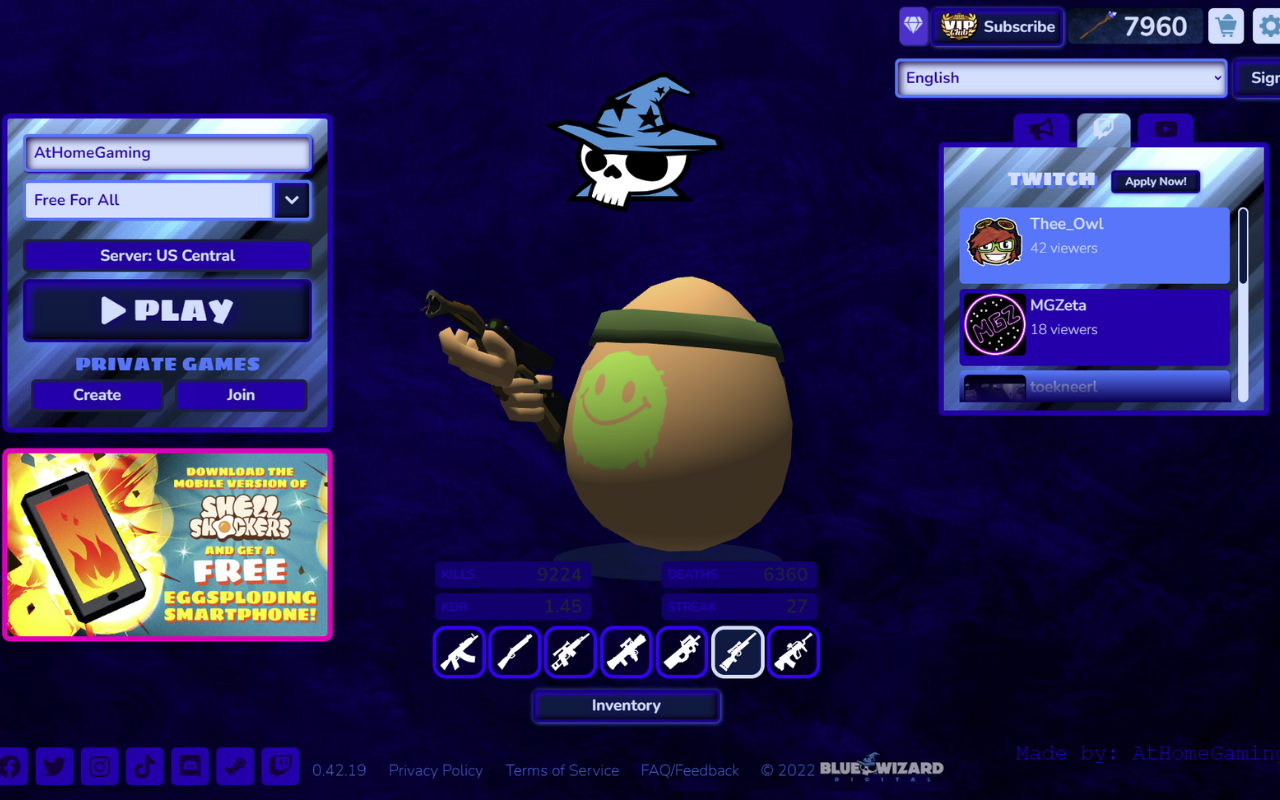Switch to the YouTube tab
The height and width of the screenshot is (800, 1280).
[1165, 129]
